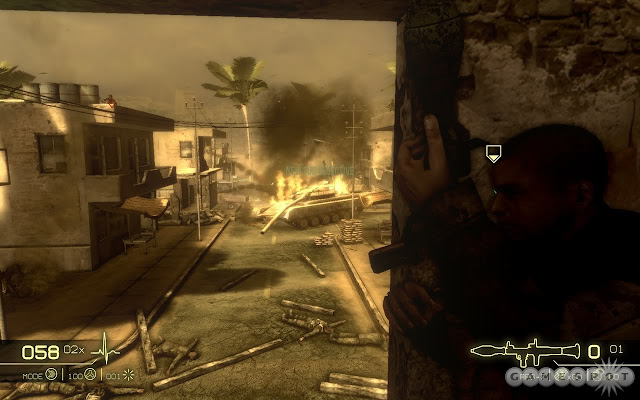Click the circular armor icon beside 100
Screen dimensions: 640x400
click(x=90, y=374)
